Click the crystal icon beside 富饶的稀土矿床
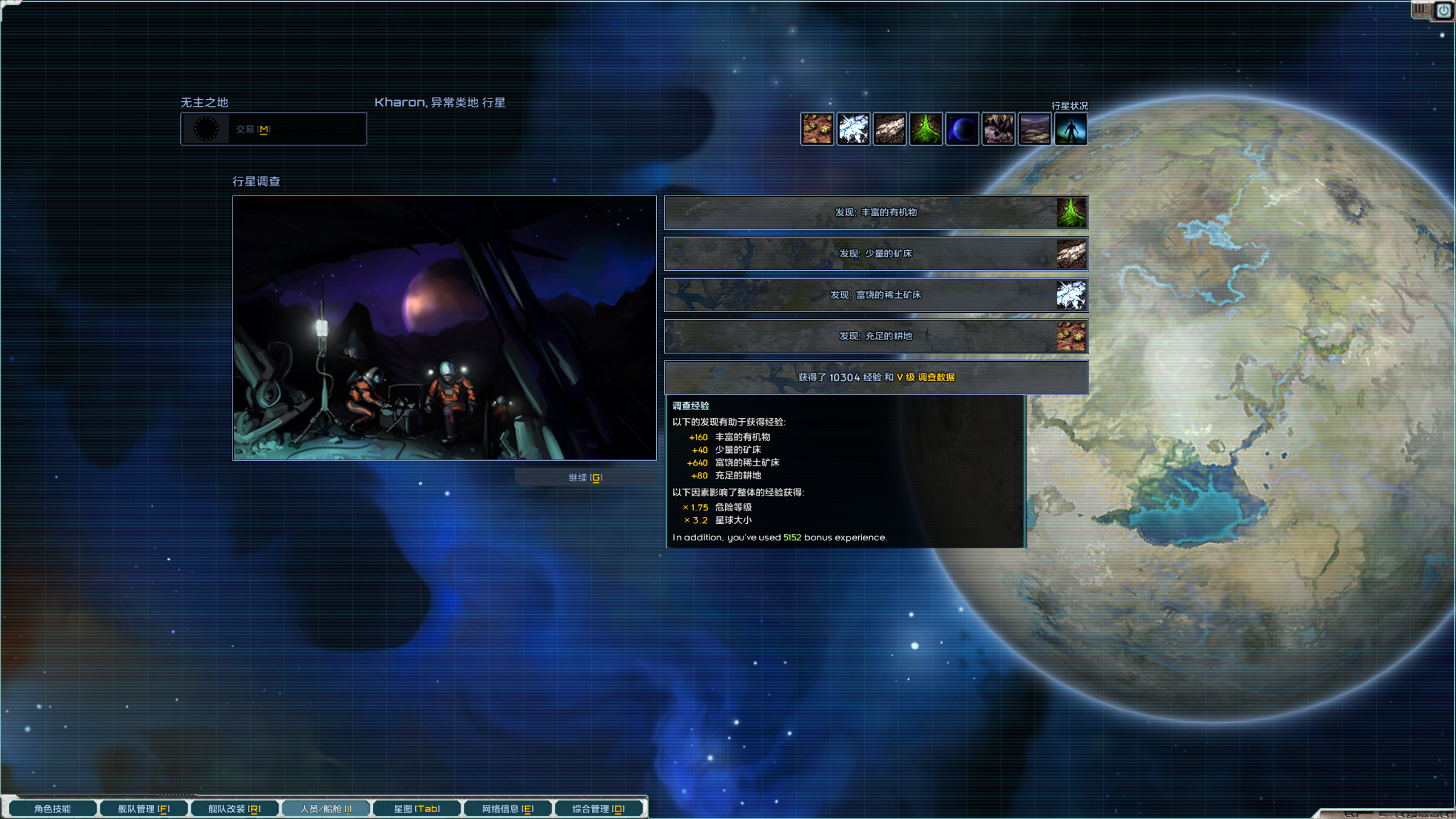The height and width of the screenshot is (819, 1456). pos(1072,295)
